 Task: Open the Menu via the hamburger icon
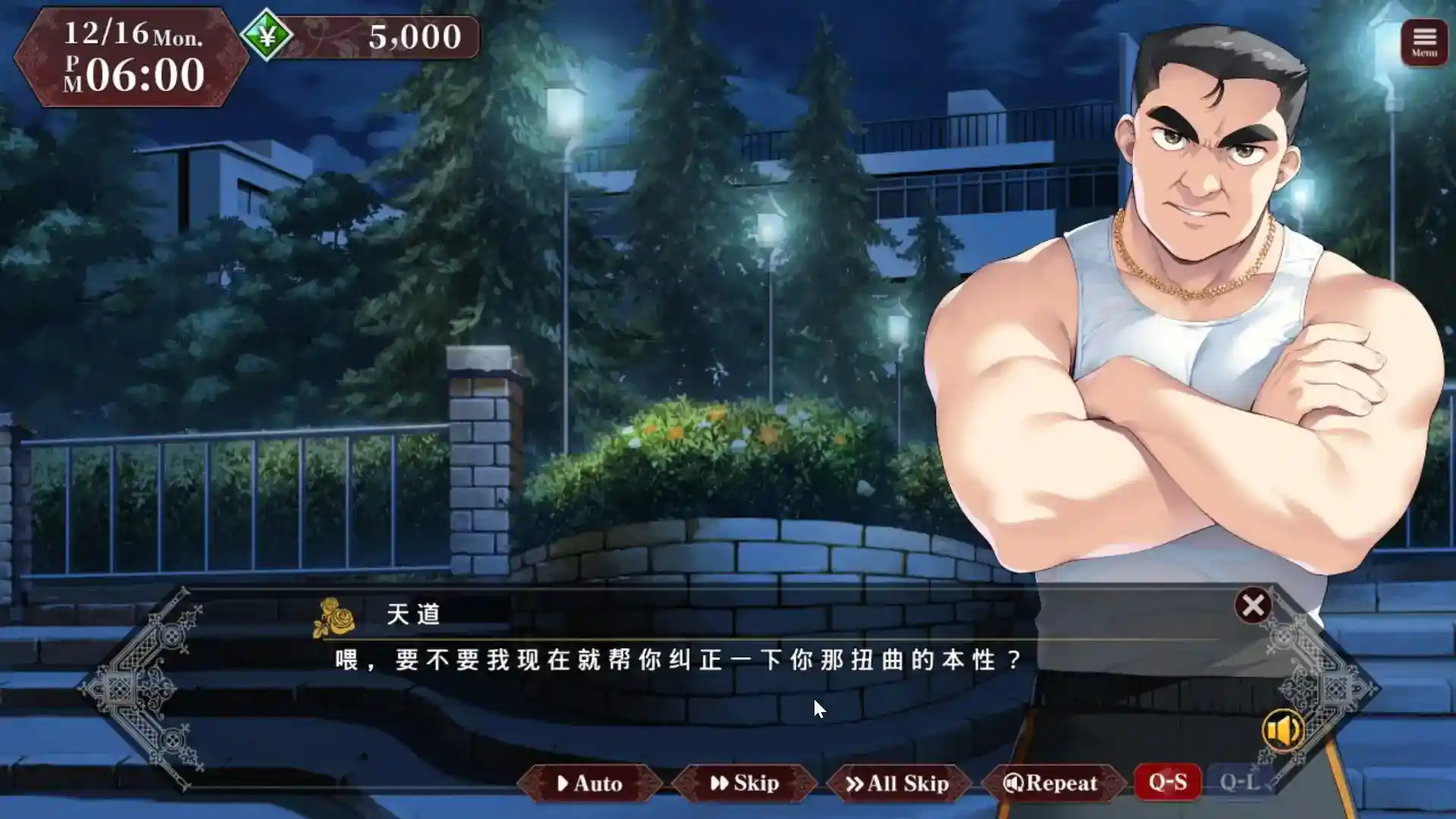(1423, 37)
